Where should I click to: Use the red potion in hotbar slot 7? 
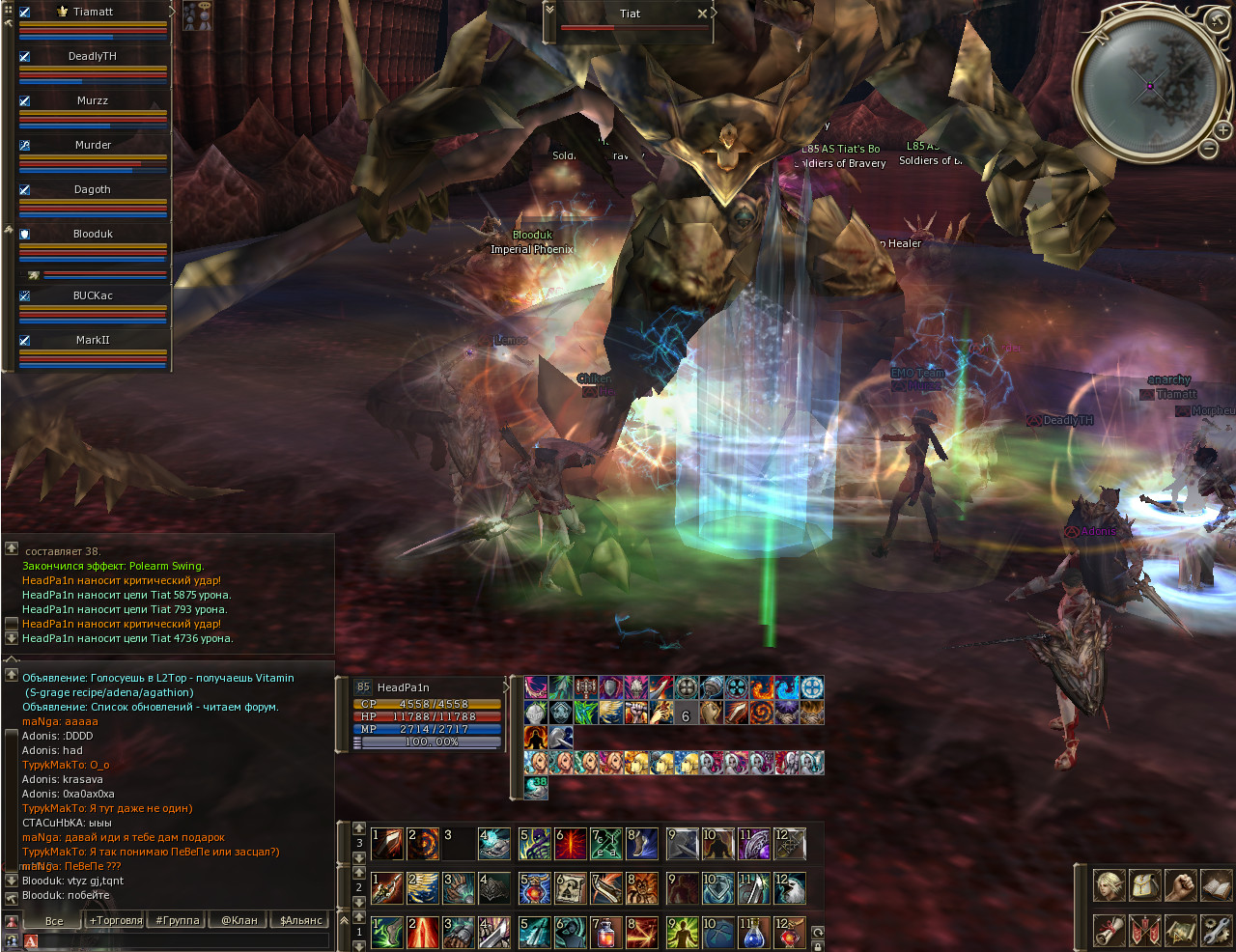click(606, 933)
